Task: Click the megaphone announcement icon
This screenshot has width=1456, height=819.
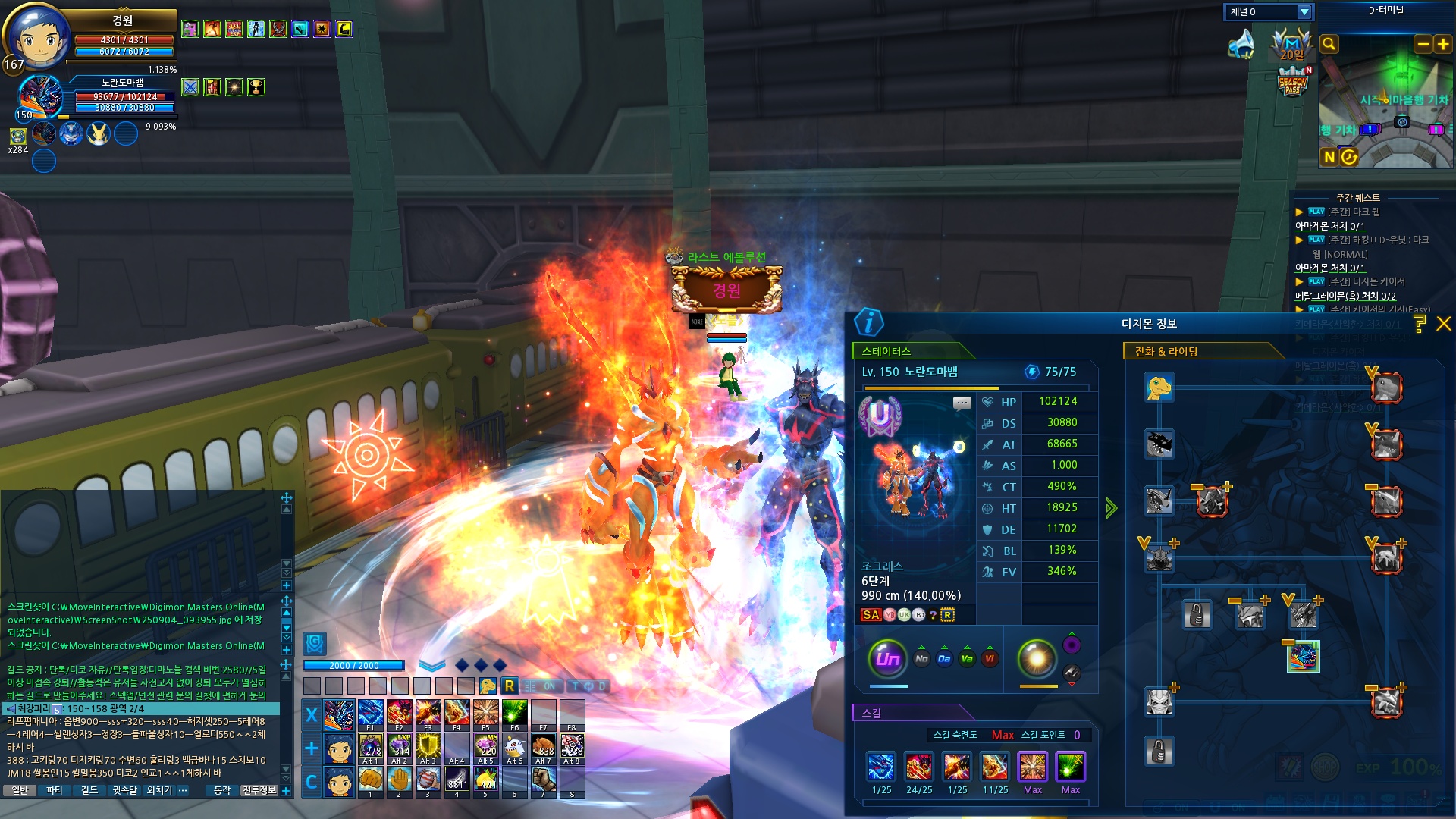Action: click(x=1241, y=44)
